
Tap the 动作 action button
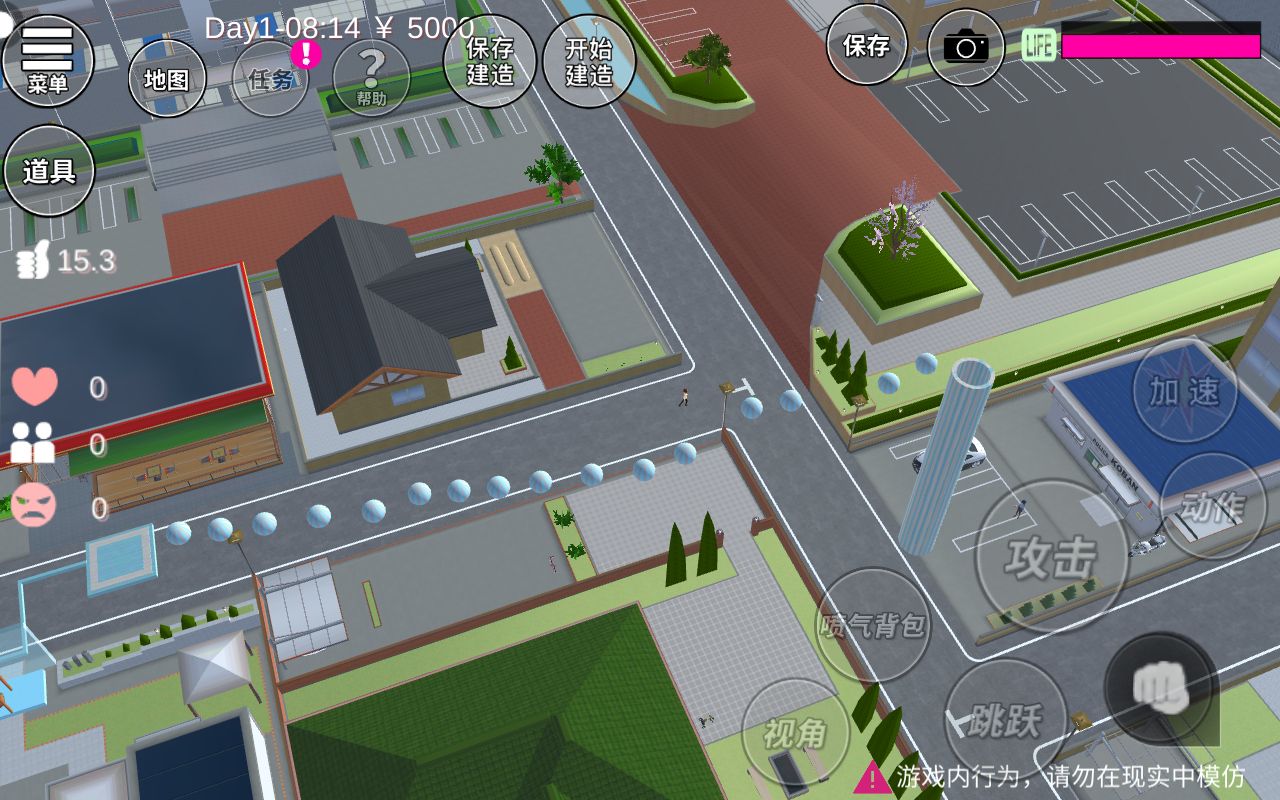1212,506
